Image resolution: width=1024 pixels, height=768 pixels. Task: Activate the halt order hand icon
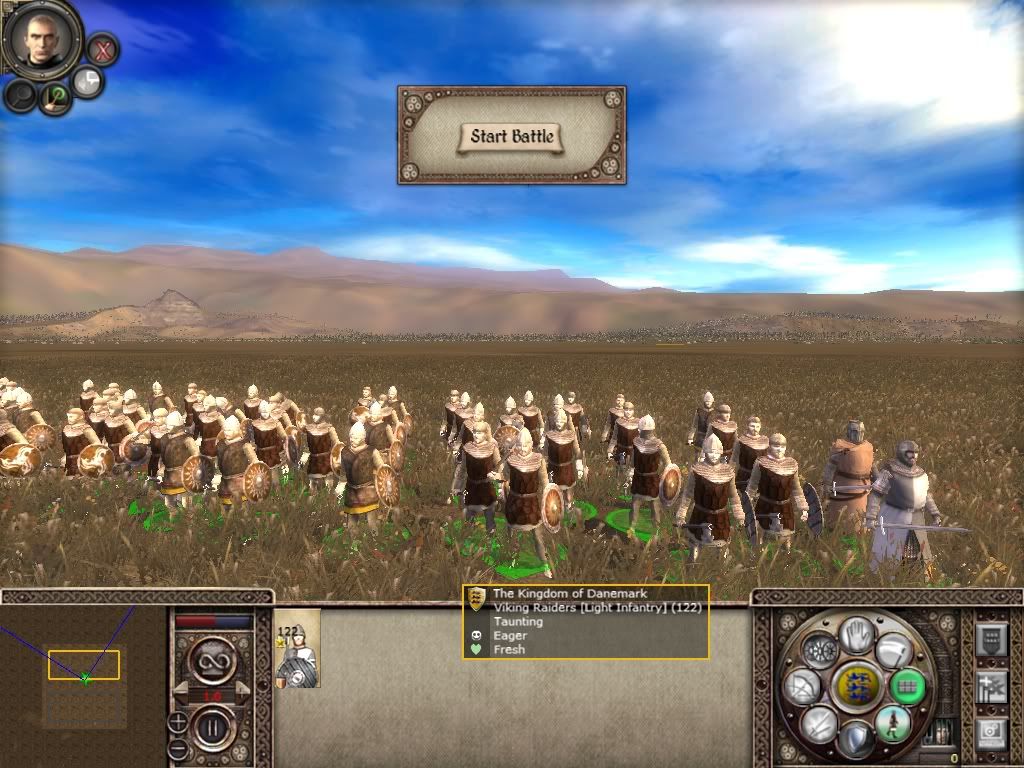(x=856, y=634)
